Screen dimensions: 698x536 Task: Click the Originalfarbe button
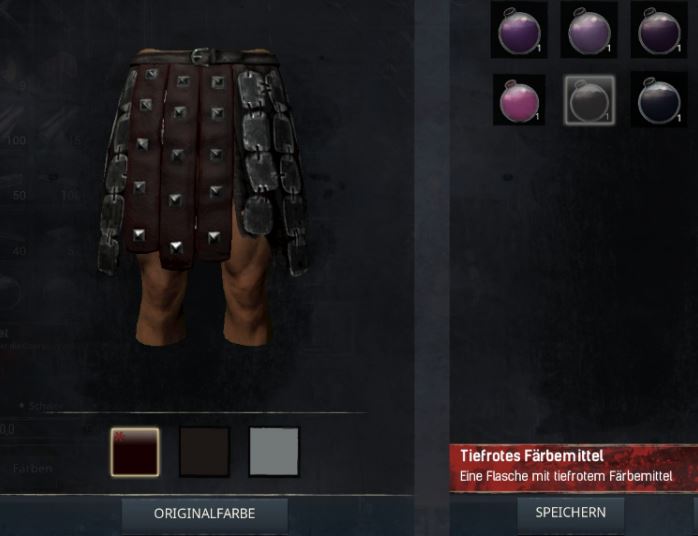(x=204, y=513)
